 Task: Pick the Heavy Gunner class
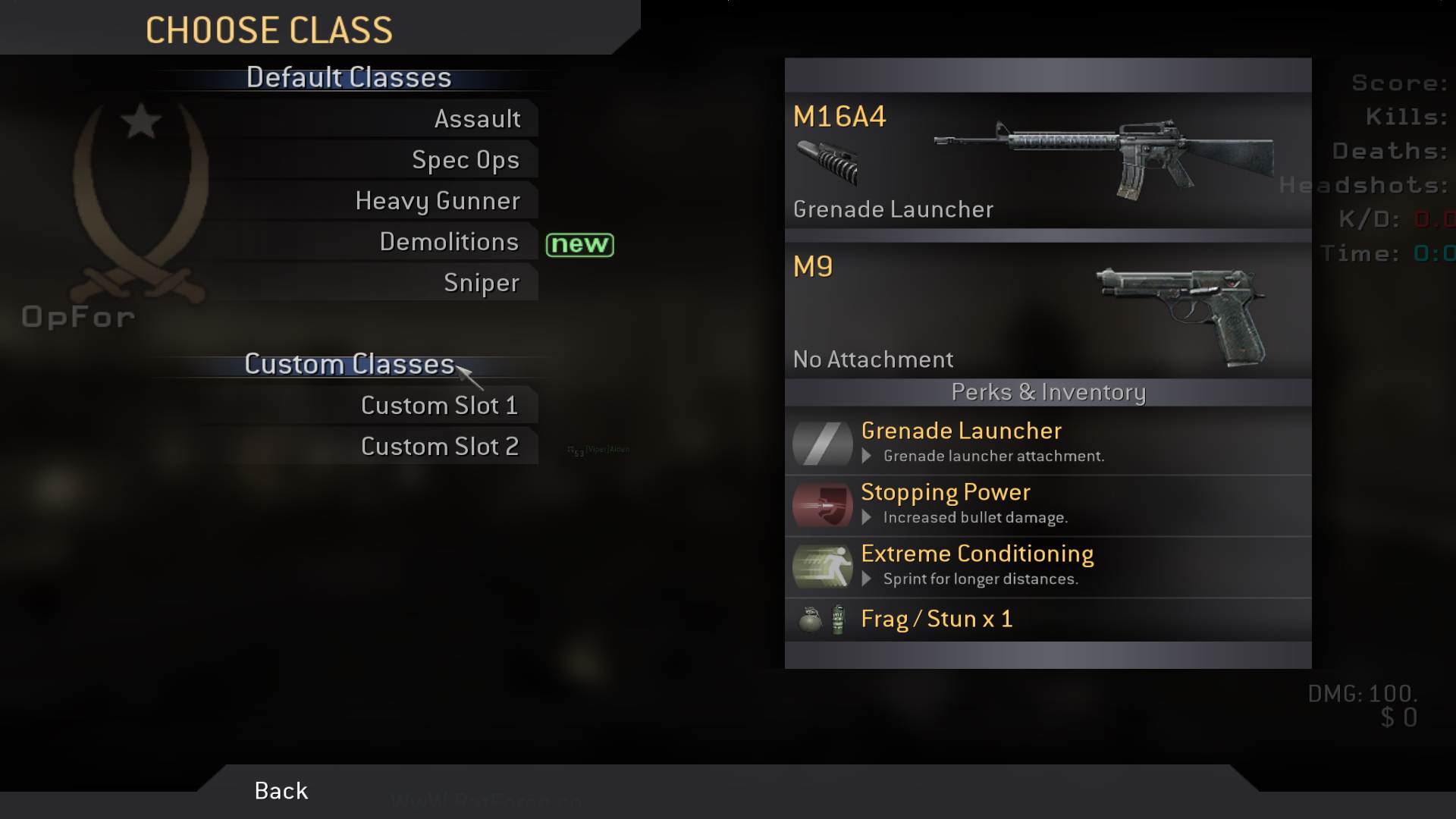click(438, 201)
